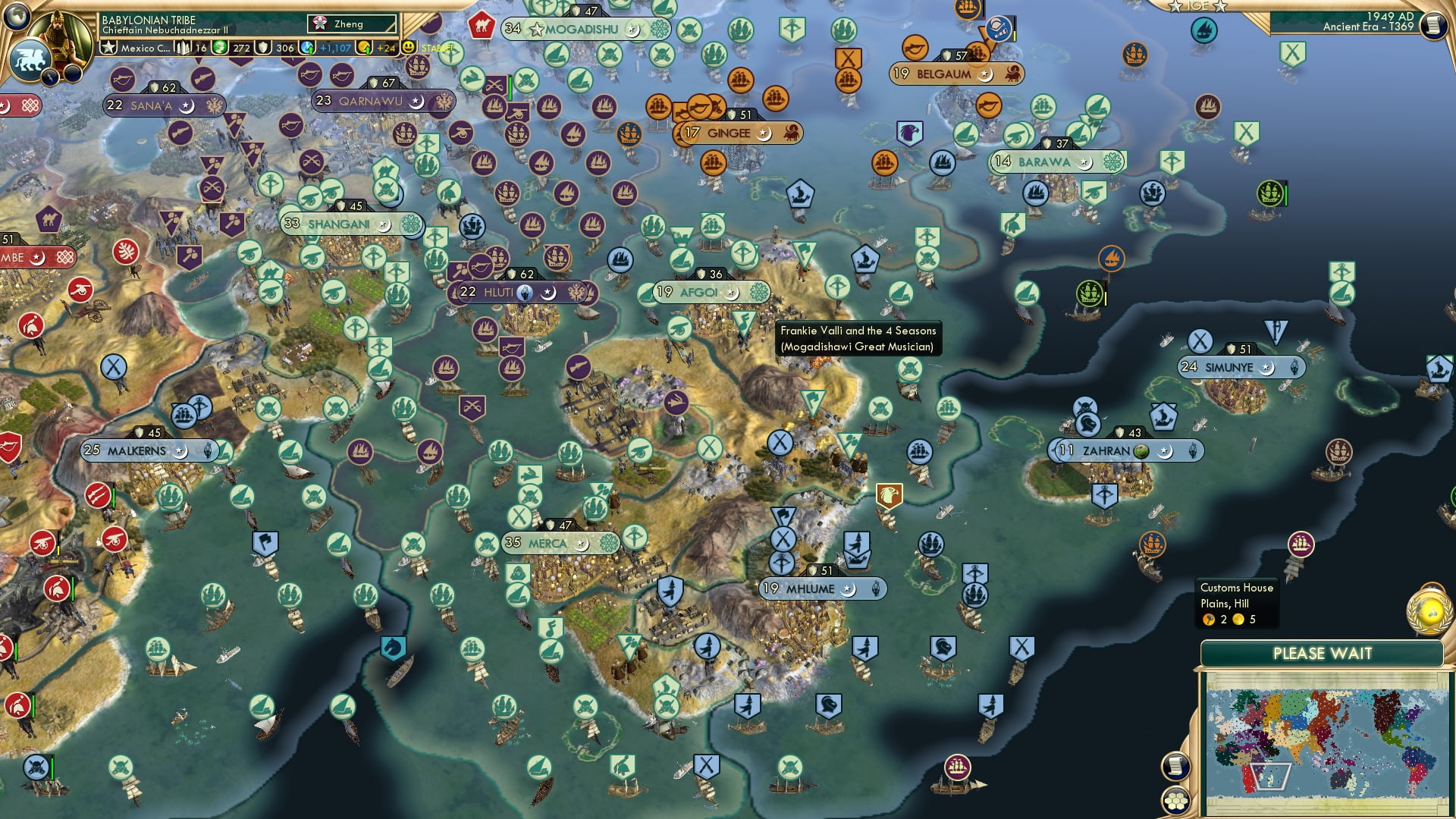Click the PLEASE WAIT turn button
This screenshot has height=819, width=1456.
coord(1322,654)
